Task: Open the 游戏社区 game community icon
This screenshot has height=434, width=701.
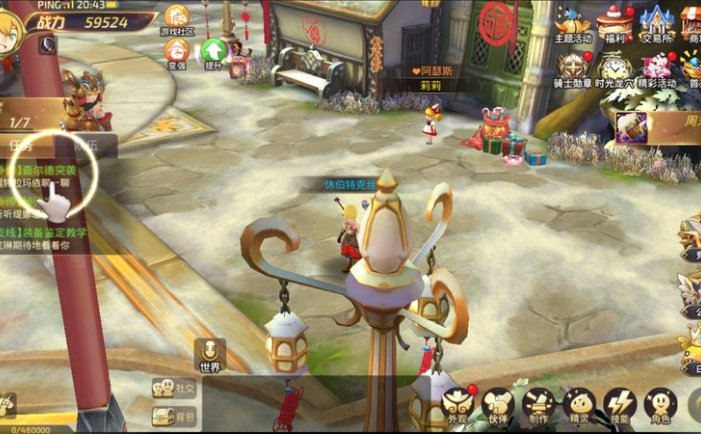Action: [177, 18]
